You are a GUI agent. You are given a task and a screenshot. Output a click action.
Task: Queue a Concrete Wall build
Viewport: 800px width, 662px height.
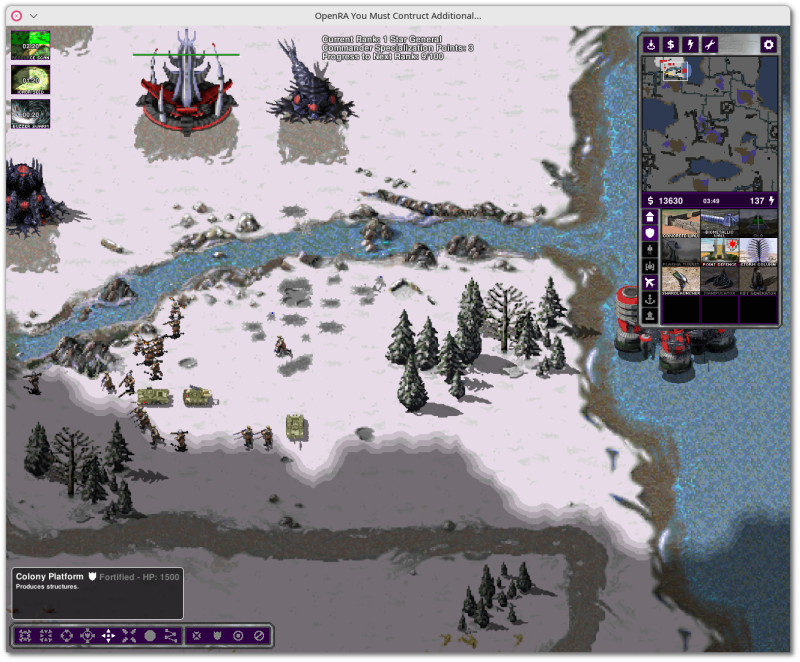(x=680, y=223)
